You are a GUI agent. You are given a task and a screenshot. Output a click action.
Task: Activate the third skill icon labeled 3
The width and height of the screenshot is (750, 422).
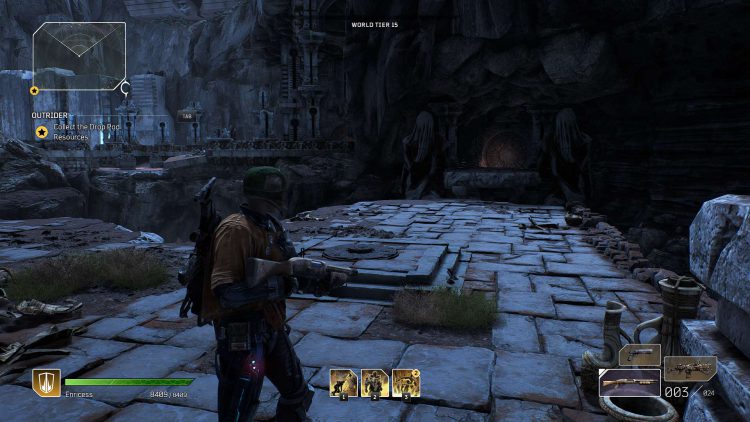(x=405, y=382)
